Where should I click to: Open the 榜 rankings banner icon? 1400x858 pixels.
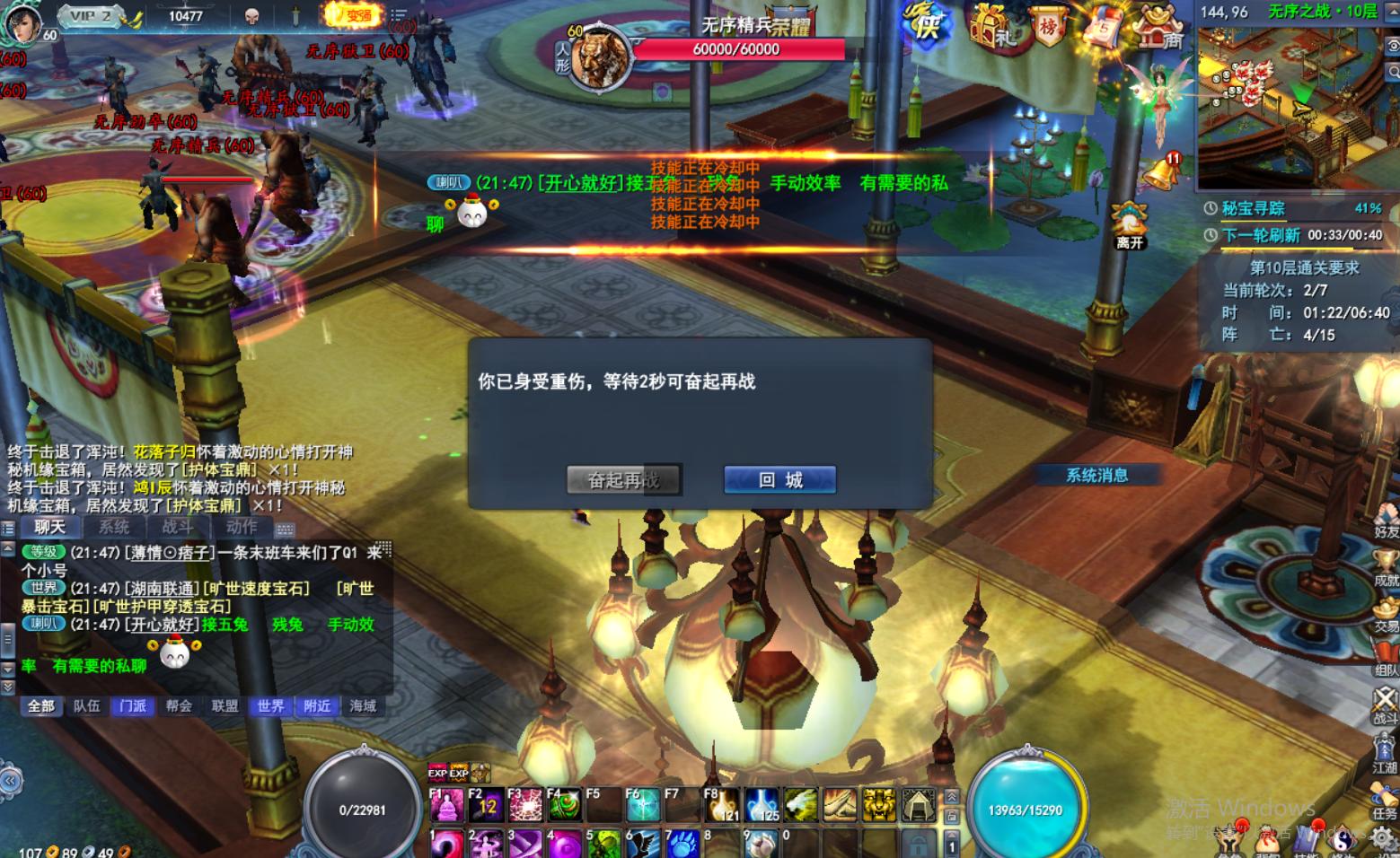pos(1048,25)
